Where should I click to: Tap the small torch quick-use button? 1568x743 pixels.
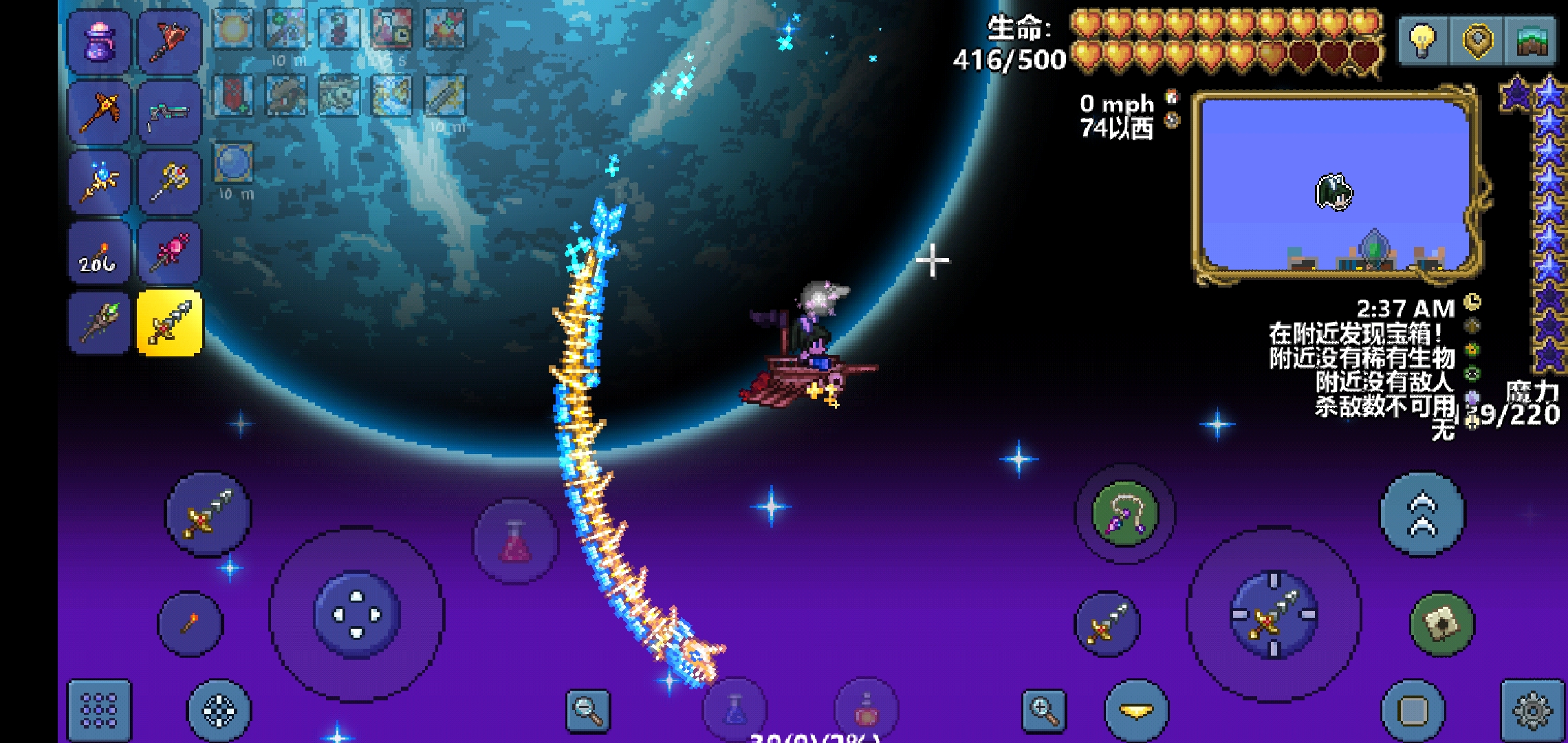tap(190, 623)
